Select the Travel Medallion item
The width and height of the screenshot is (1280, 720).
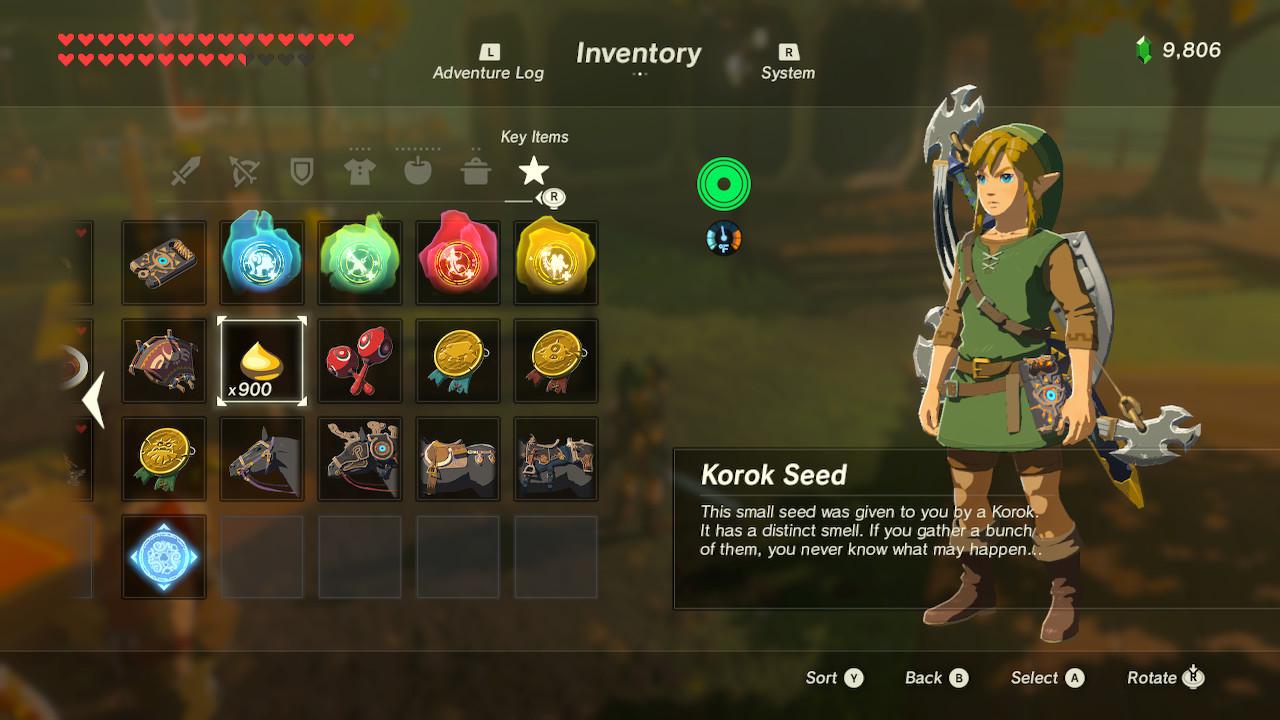[163, 557]
